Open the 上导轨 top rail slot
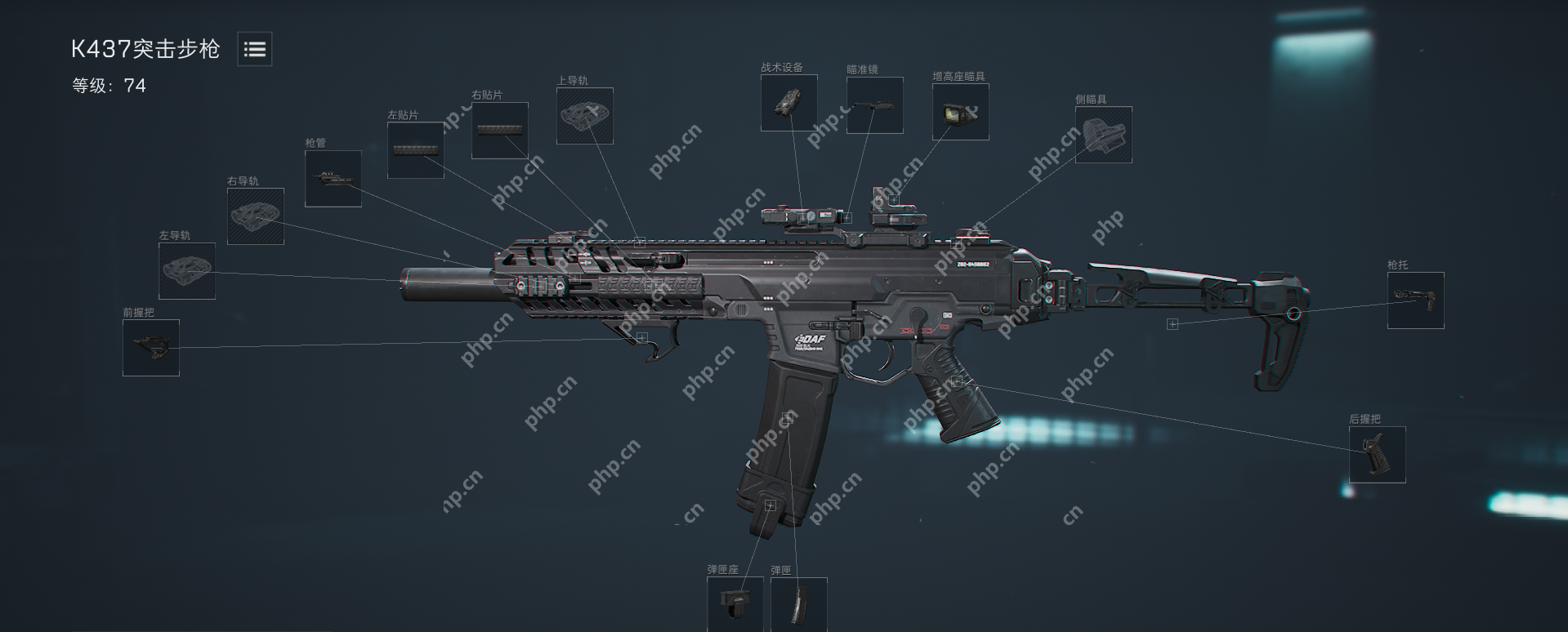This screenshot has width=1568, height=632. pyautogui.click(x=585, y=116)
